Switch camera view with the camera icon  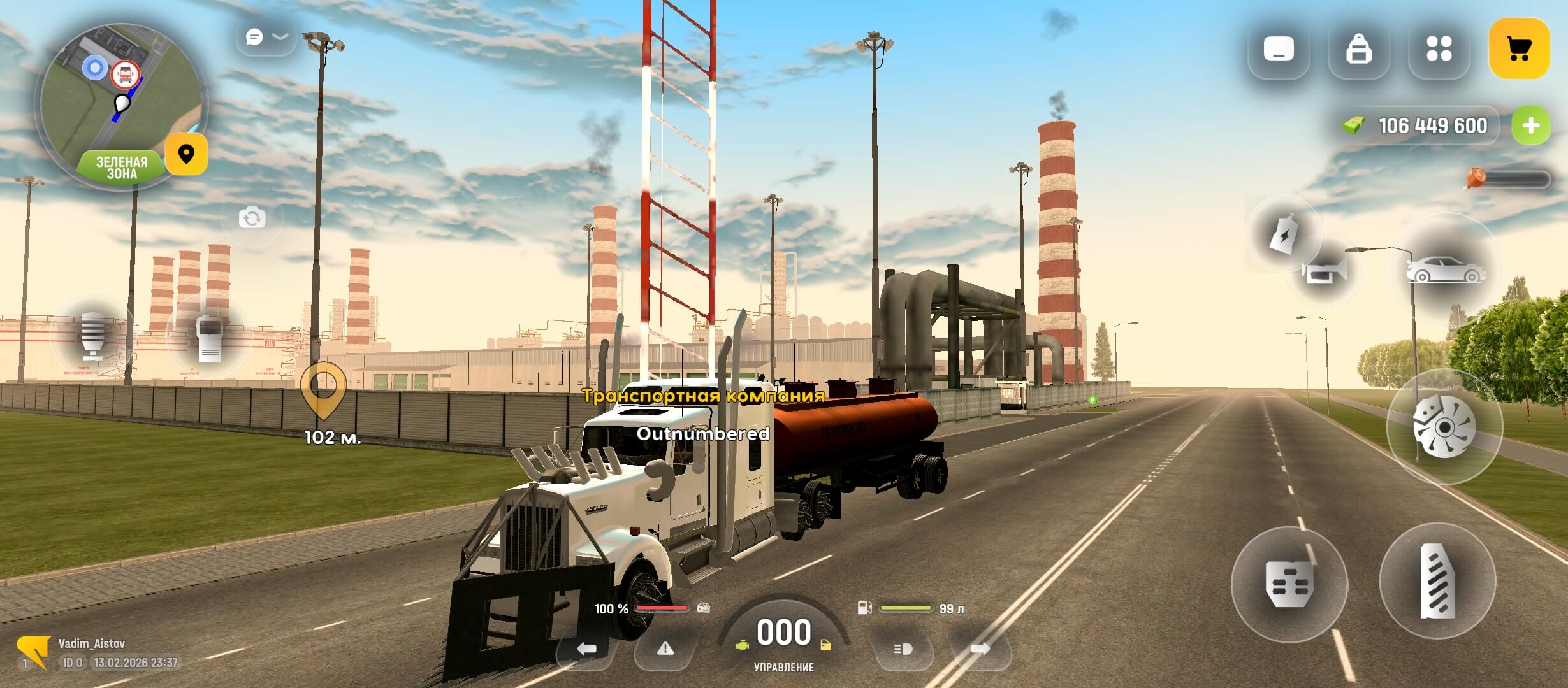[x=252, y=219]
